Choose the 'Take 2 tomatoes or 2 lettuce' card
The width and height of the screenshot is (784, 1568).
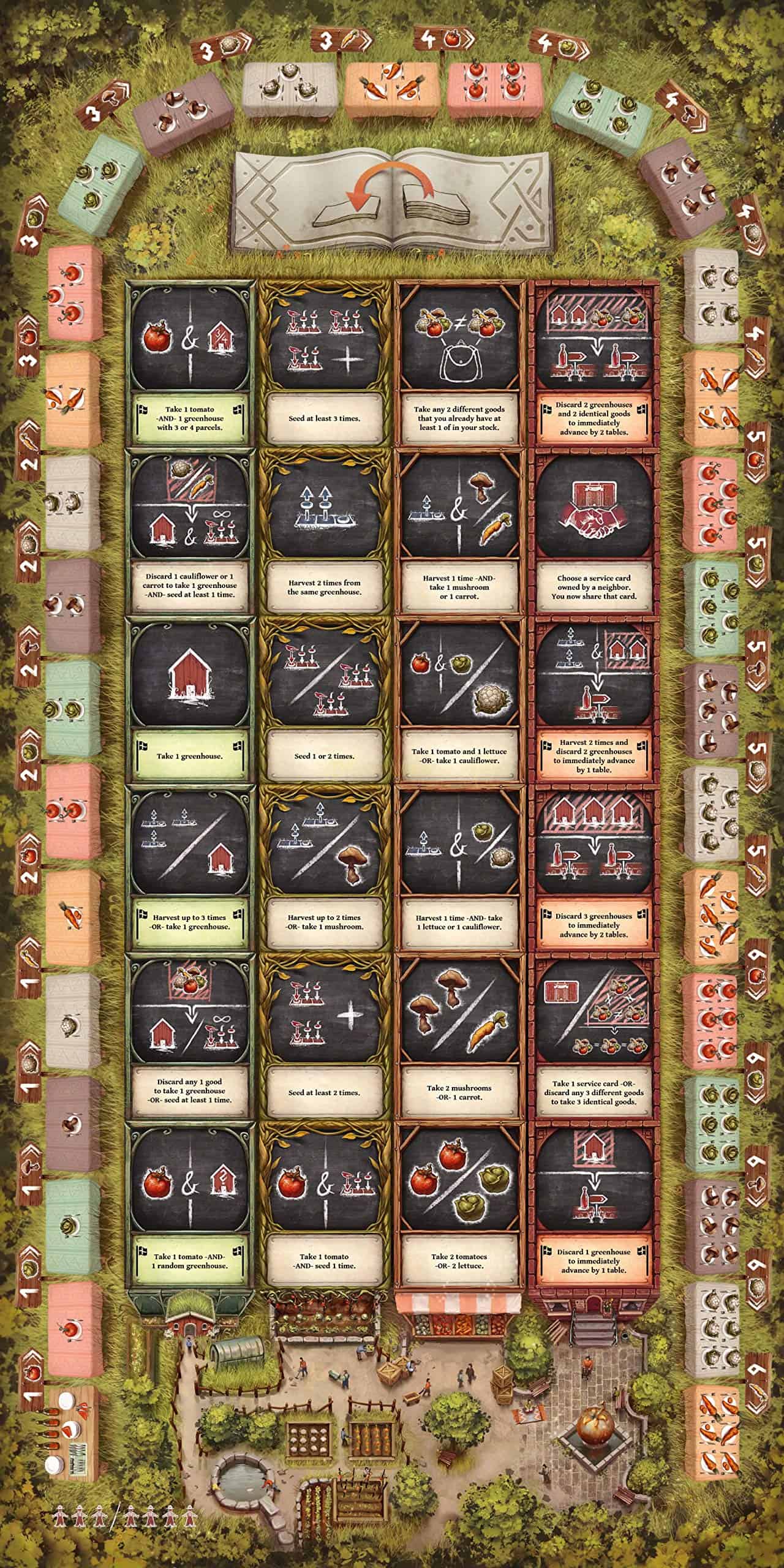coord(459,1205)
